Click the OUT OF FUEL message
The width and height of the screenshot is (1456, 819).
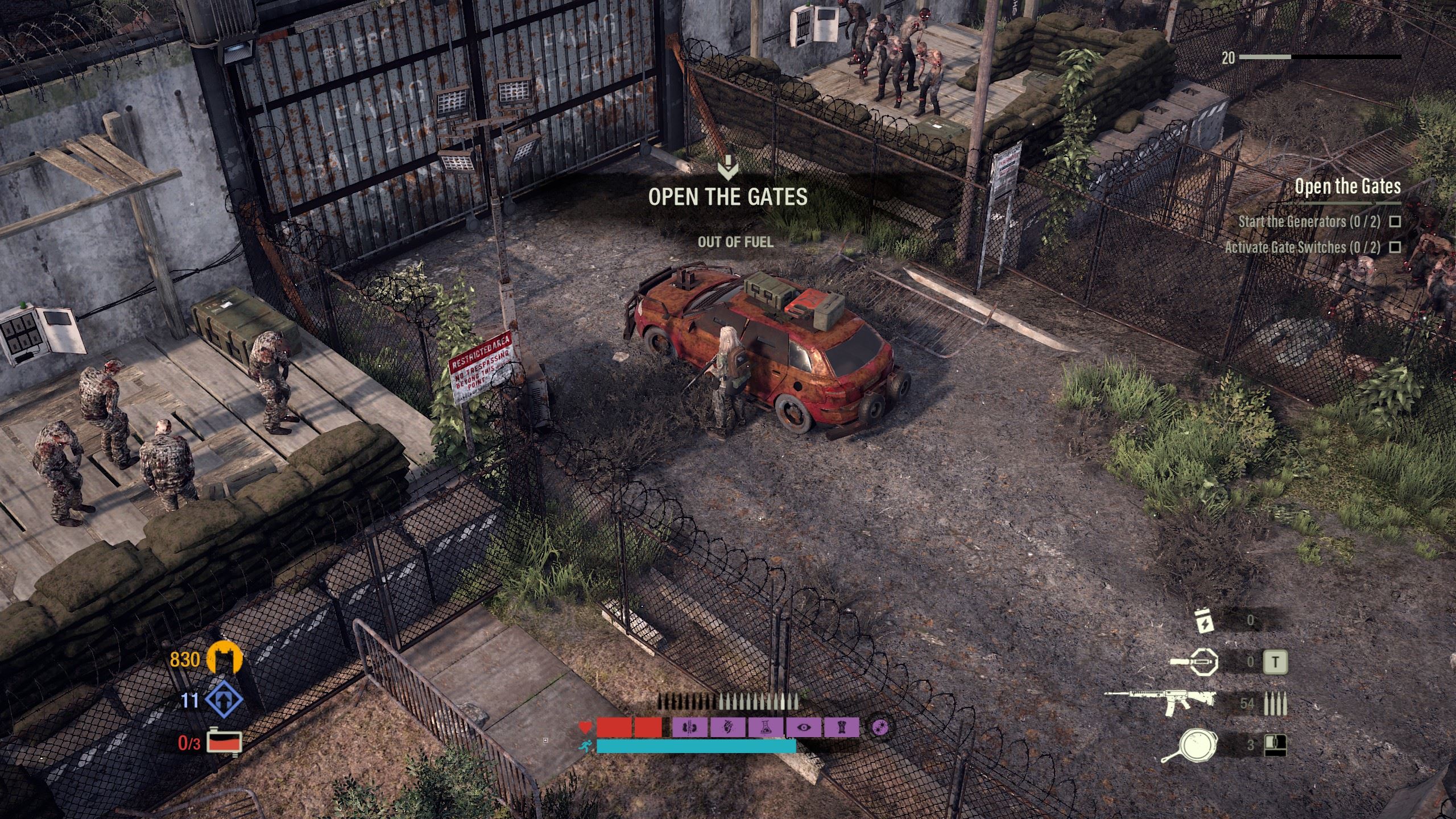(735, 243)
